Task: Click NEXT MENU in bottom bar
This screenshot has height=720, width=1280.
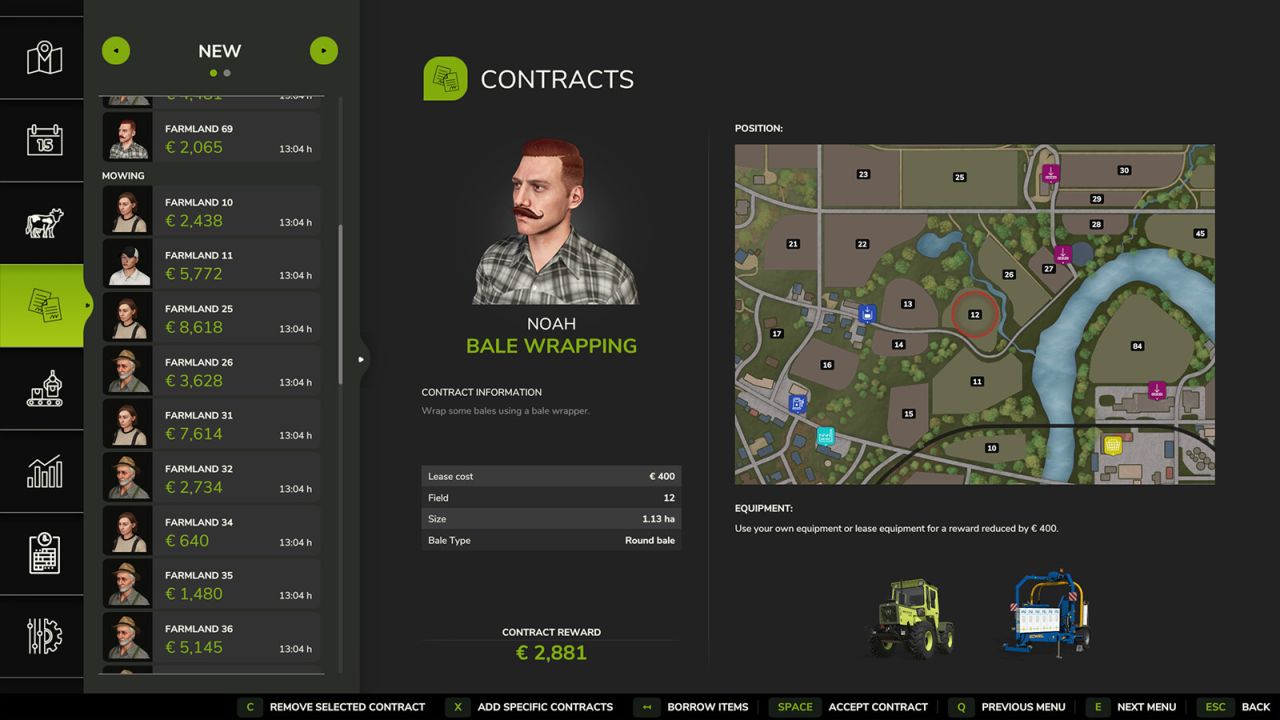Action: point(1146,707)
